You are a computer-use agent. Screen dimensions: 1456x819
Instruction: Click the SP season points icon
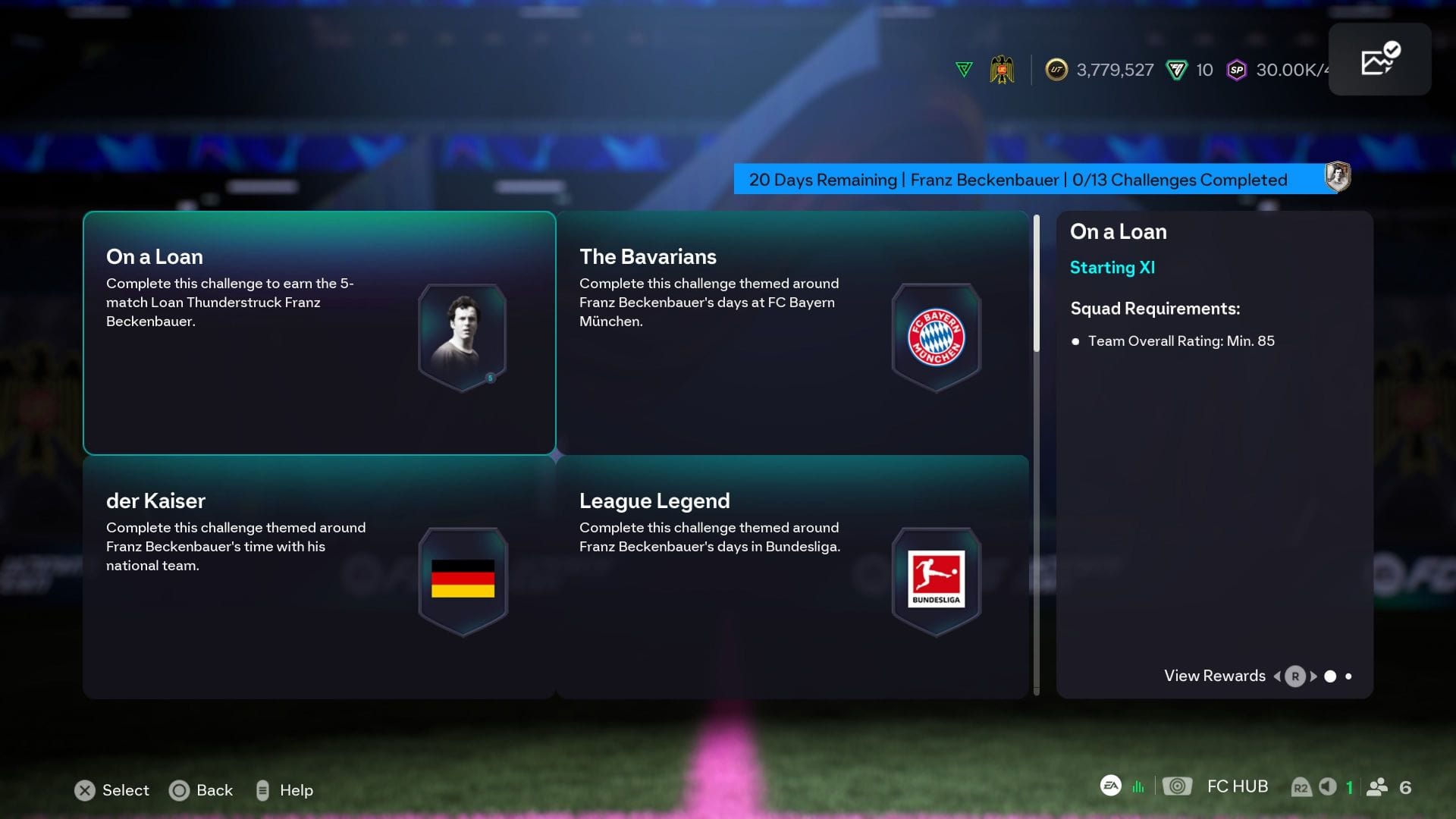coord(1238,69)
